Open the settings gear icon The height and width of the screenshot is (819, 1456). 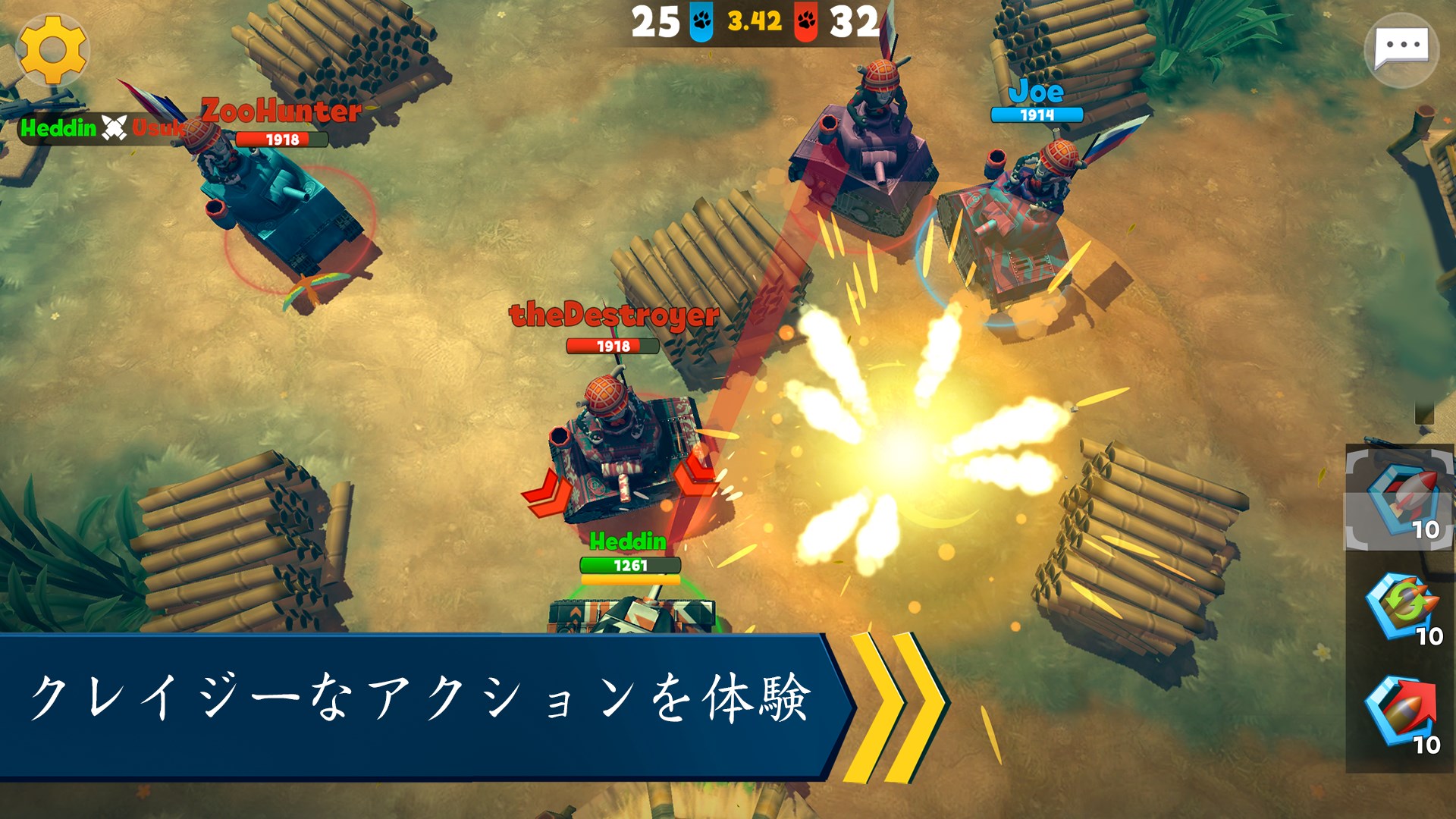click(x=53, y=51)
